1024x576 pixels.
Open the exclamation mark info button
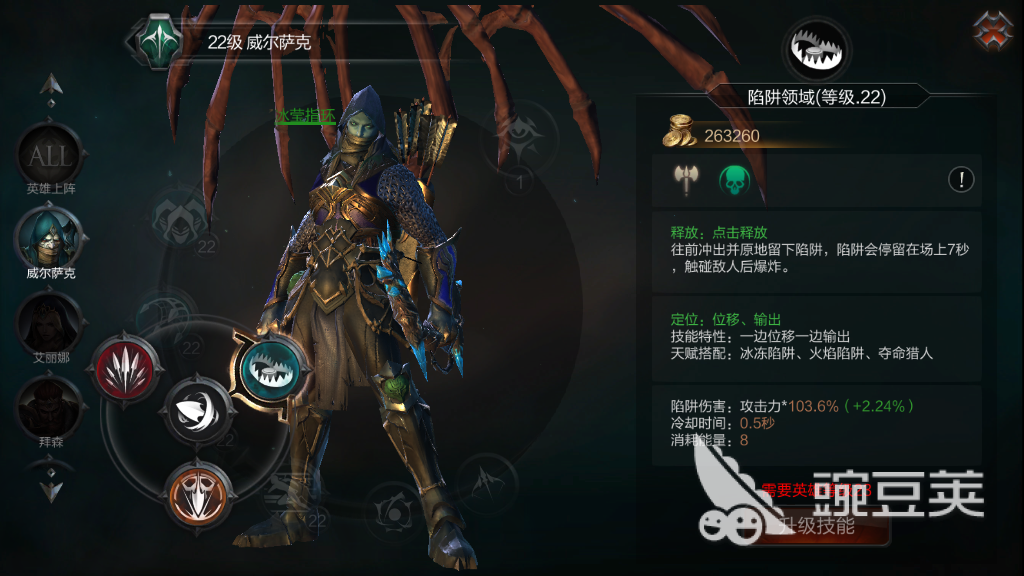tap(961, 180)
